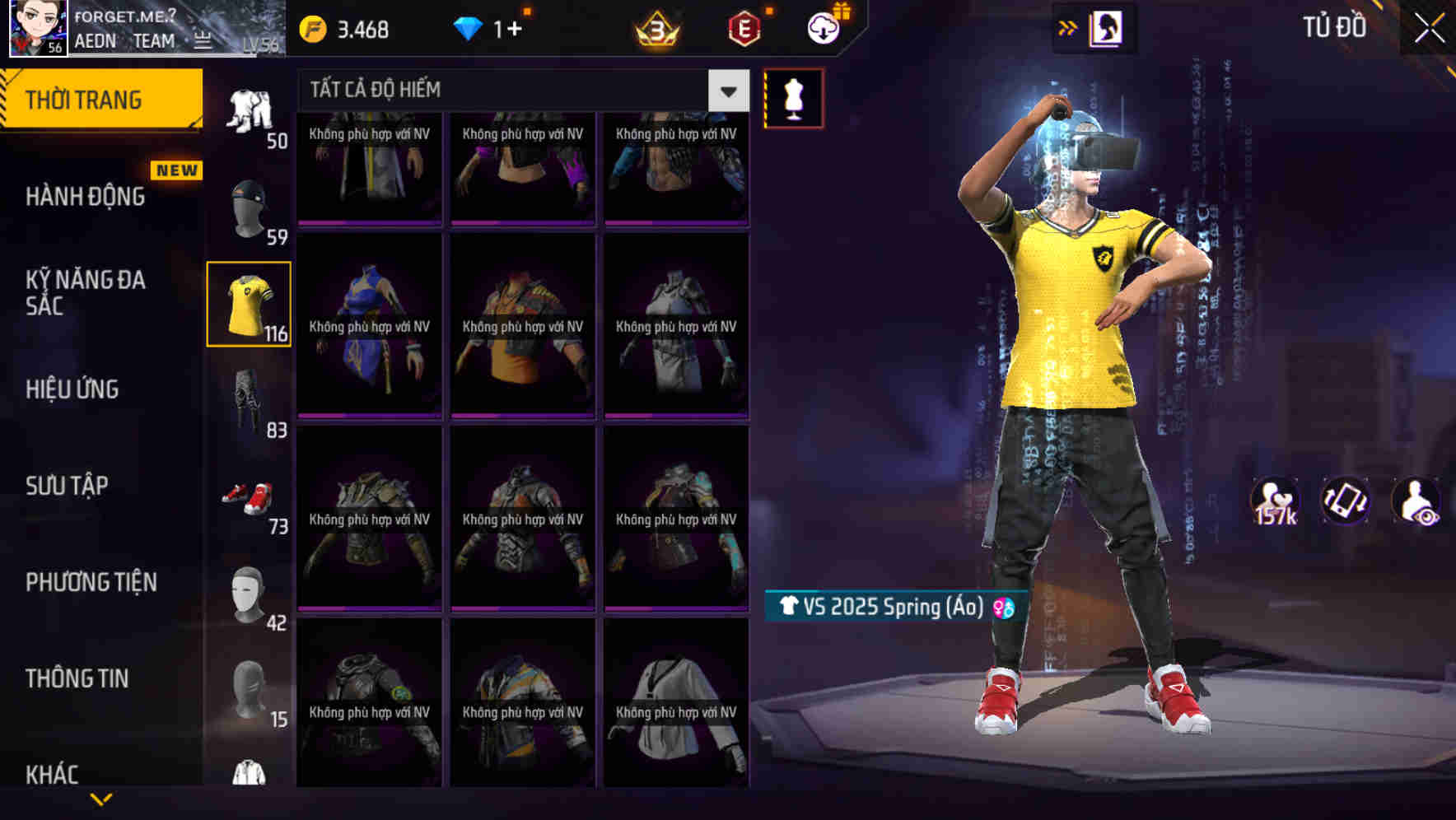
Task: Open the character preview eye icon
Action: coord(1416,501)
